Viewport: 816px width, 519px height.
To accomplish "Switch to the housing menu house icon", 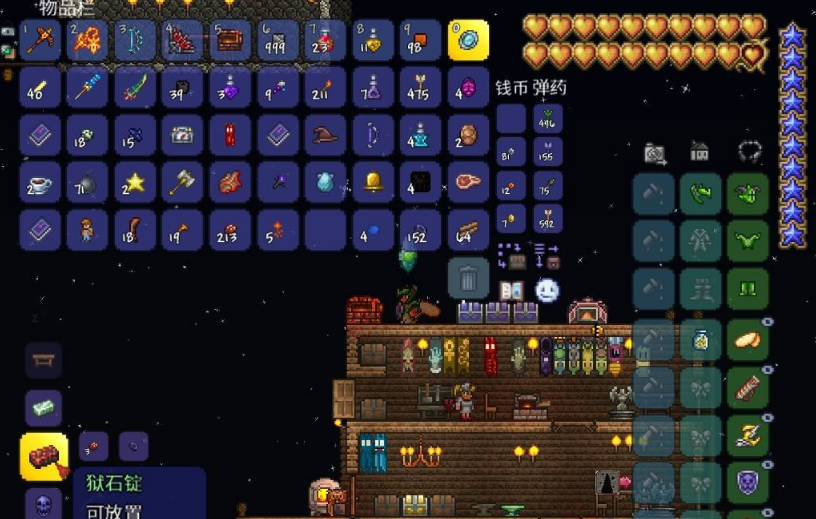I will 700,152.
